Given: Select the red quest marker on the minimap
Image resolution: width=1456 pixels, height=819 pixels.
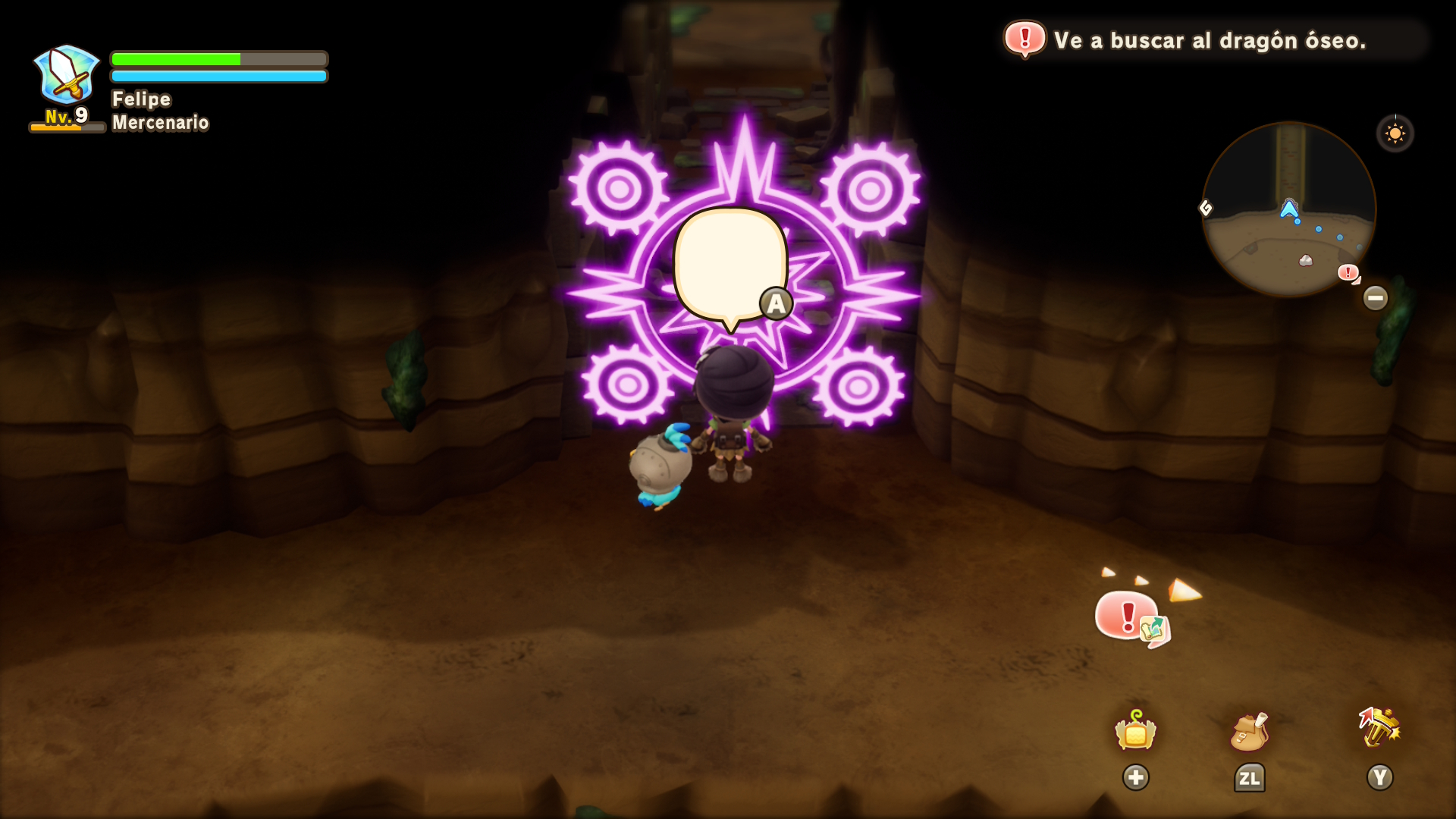Looking at the screenshot, I should [x=1348, y=272].
